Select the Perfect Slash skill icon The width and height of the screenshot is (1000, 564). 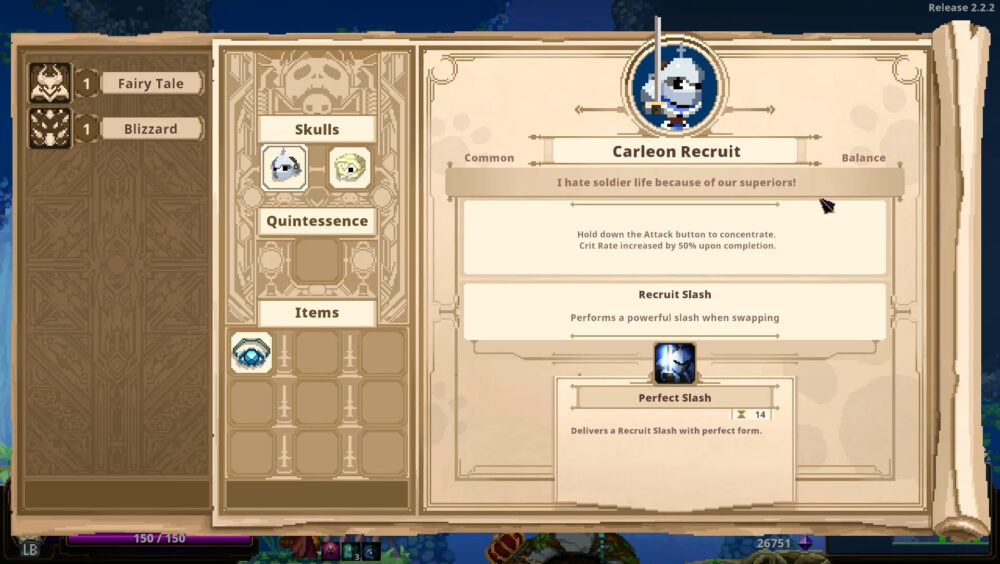point(675,363)
